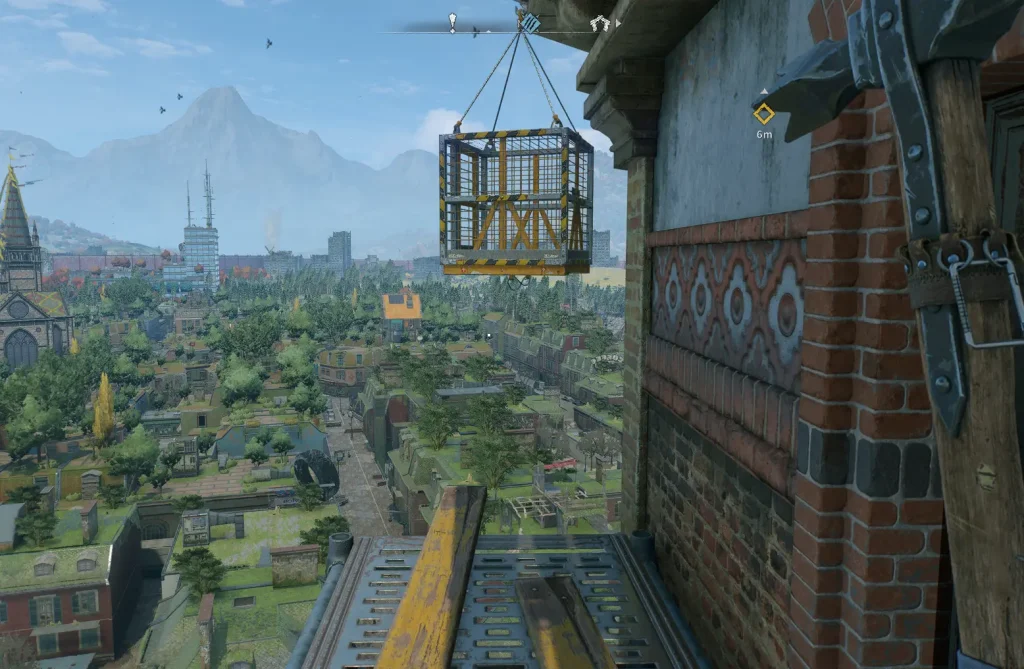Screen dimensions: 1024x669
Task: Select the blue diamond compass marker
Action: (531, 22)
